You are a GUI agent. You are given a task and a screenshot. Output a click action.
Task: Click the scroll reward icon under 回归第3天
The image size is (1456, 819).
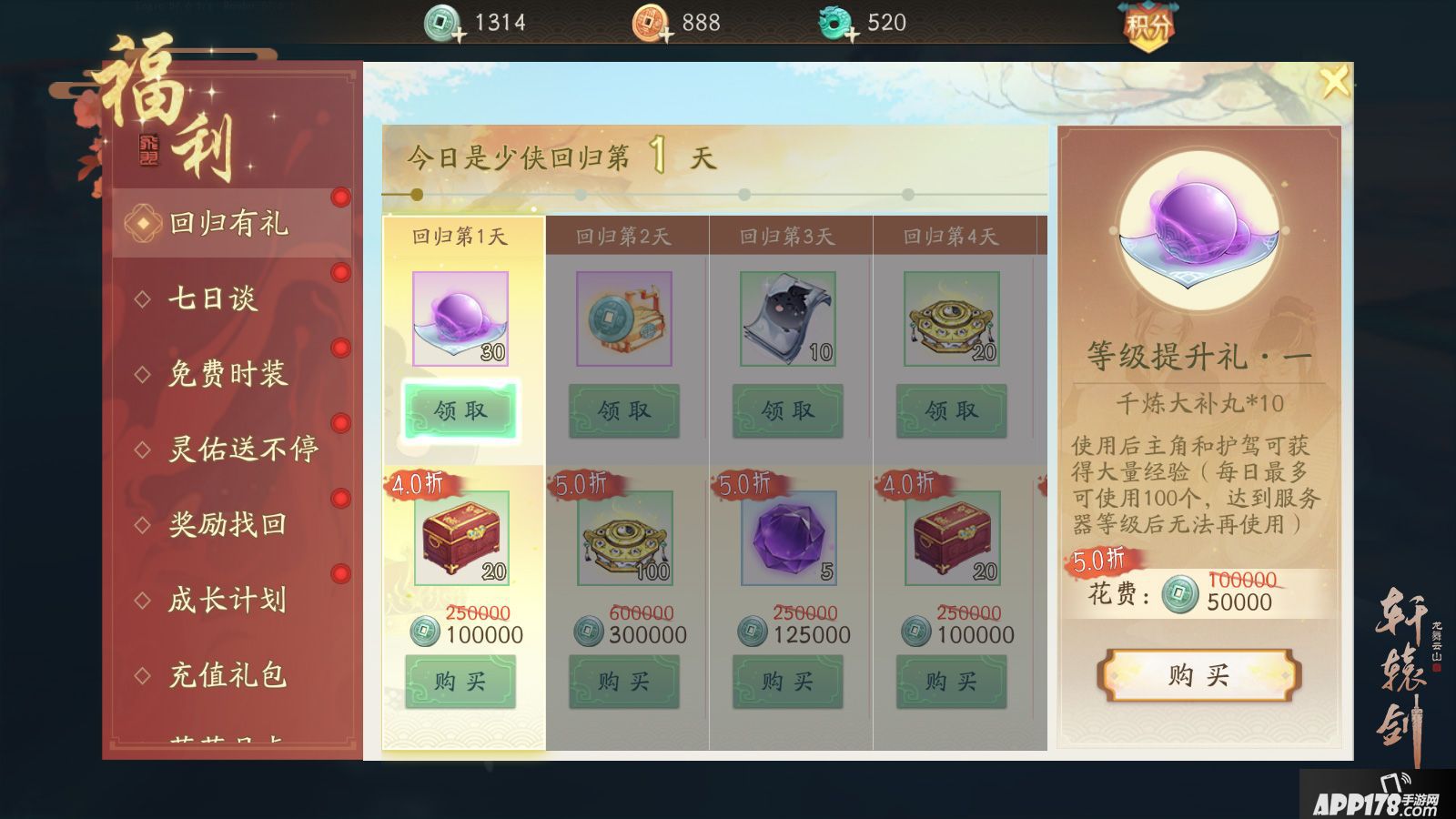(x=788, y=318)
